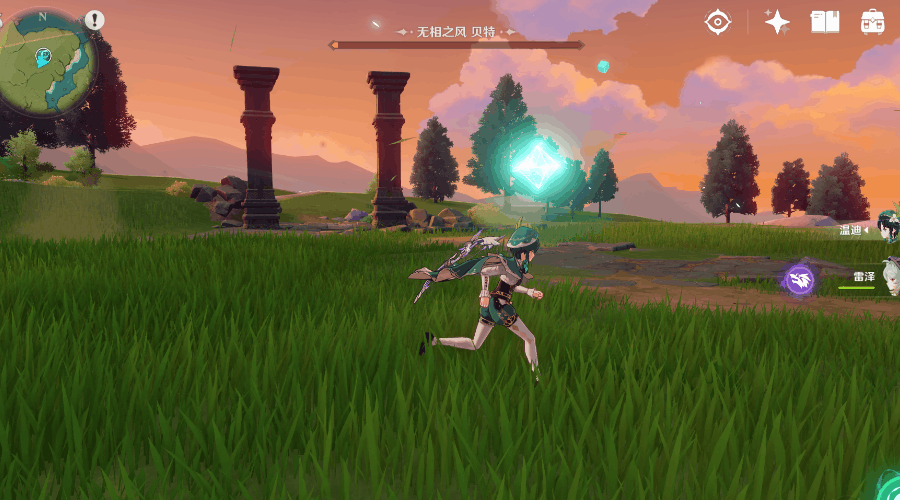Open the Wish star icon

[777, 22]
